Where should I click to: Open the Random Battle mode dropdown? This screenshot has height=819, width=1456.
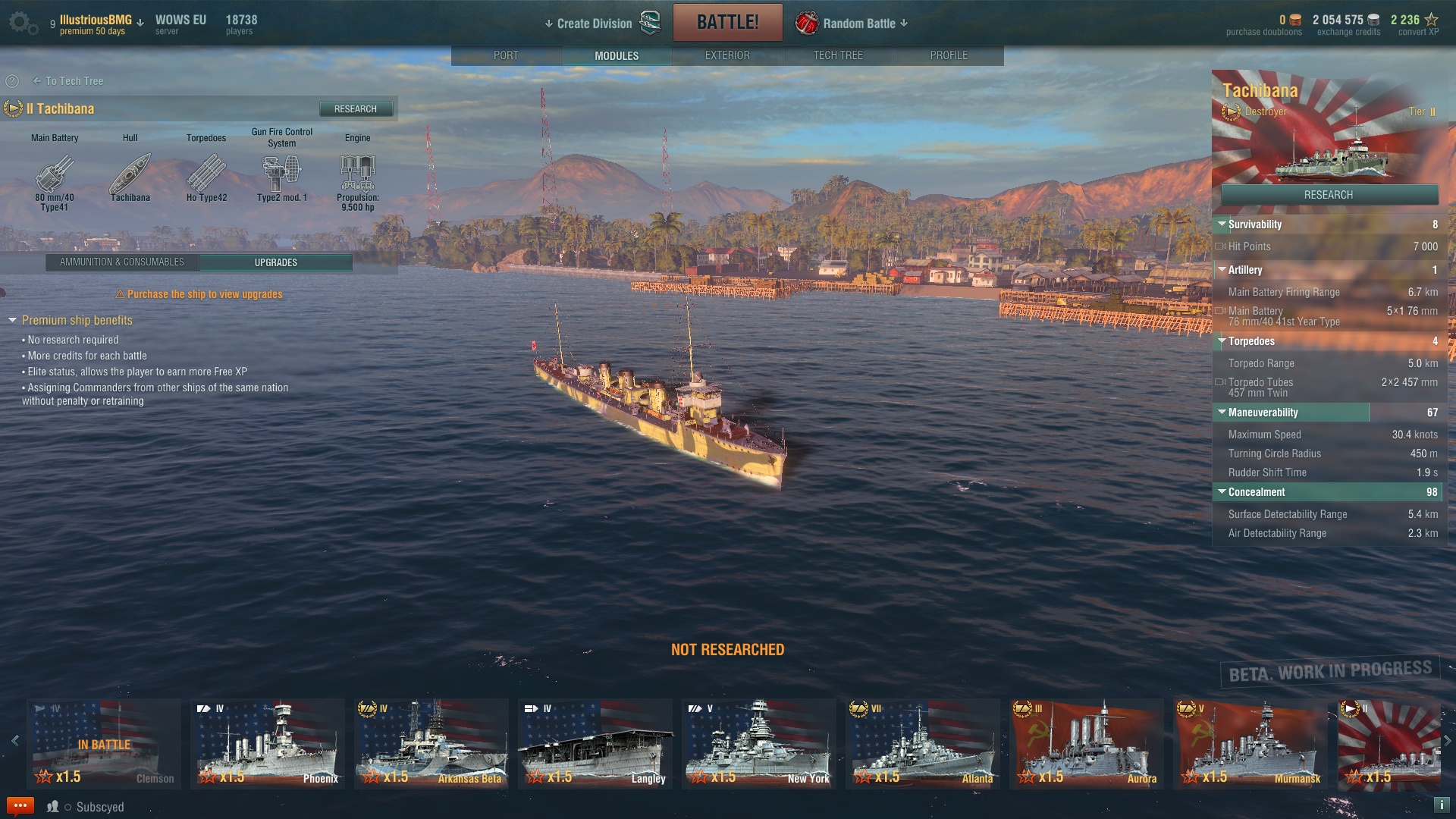[x=859, y=24]
